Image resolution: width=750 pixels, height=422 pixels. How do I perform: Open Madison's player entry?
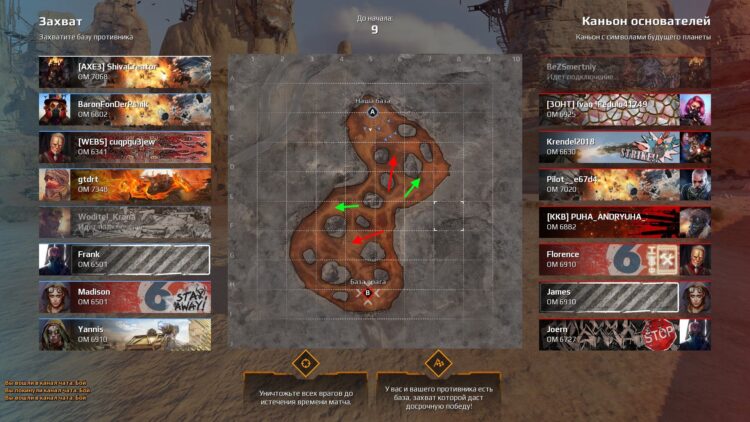[125, 296]
